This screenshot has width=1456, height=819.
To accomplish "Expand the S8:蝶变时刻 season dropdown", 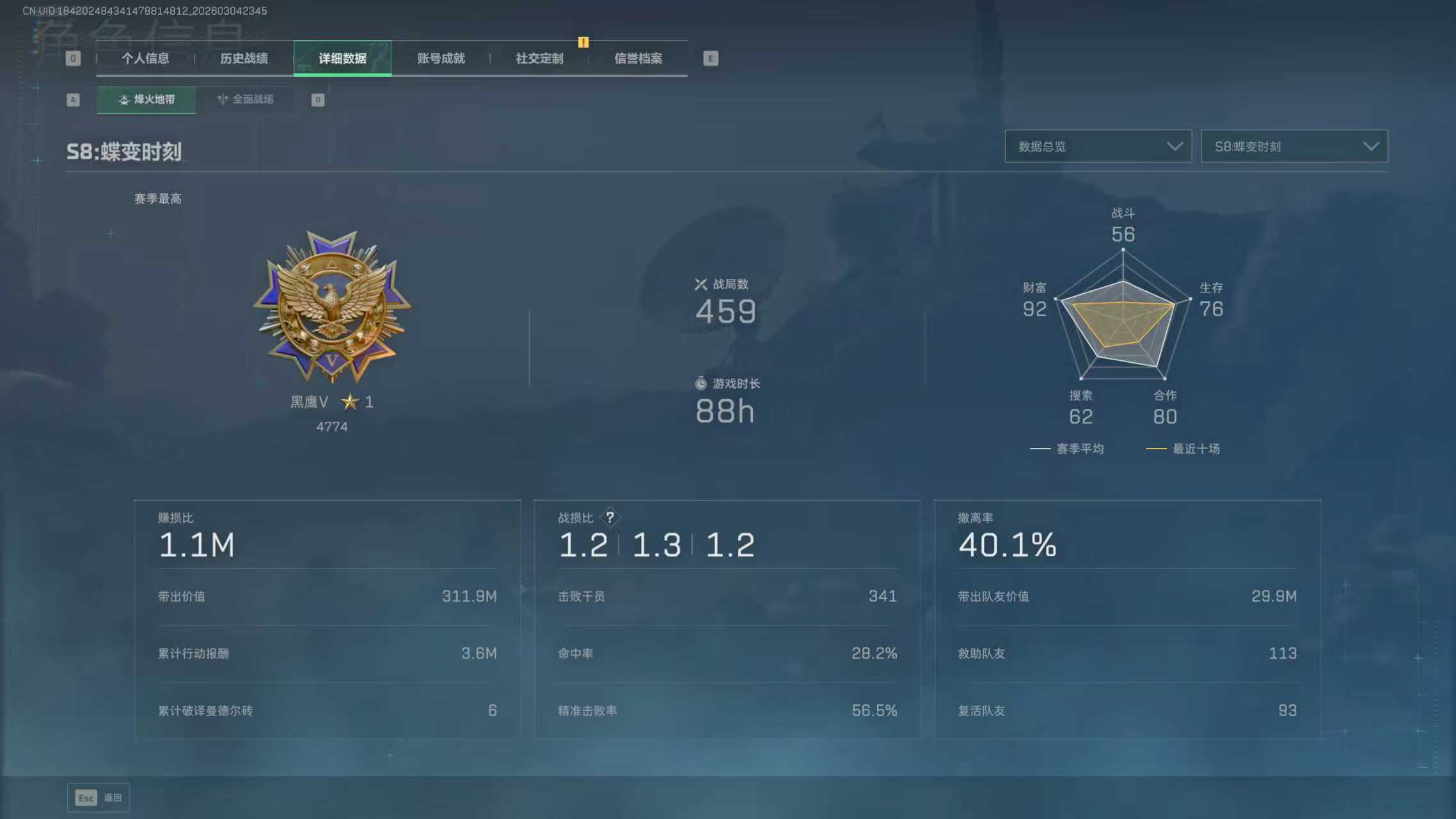I will 1294,147.
